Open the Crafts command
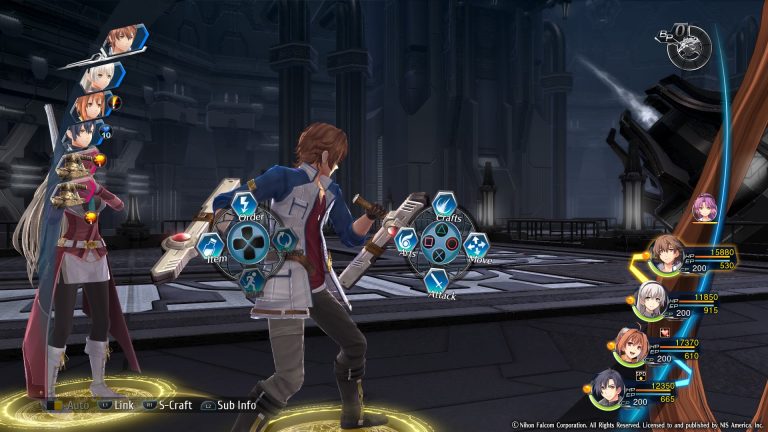The image size is (768, 432). coord(443,206)
